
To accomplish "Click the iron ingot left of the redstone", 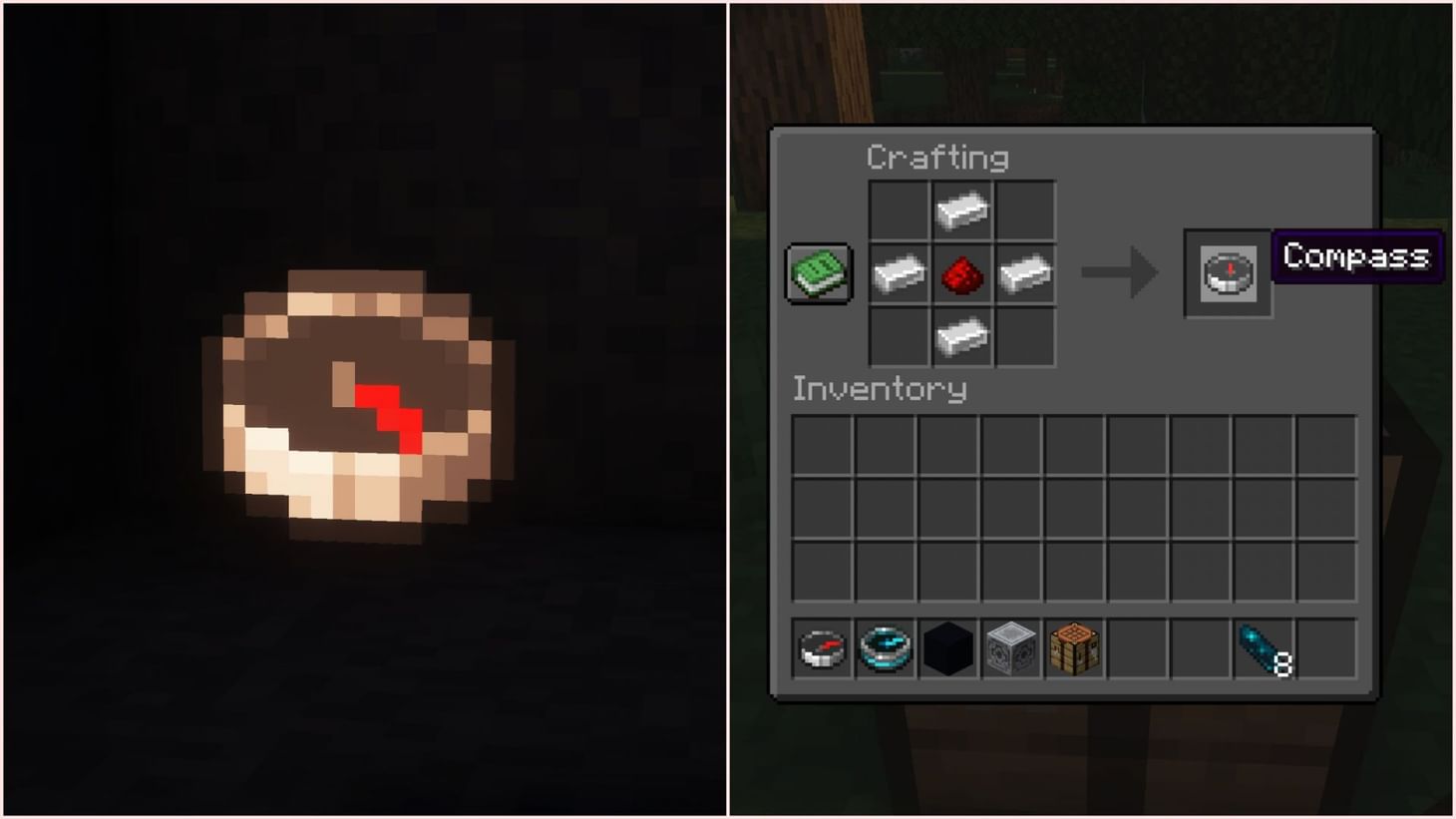I will [x=898, y=273].
